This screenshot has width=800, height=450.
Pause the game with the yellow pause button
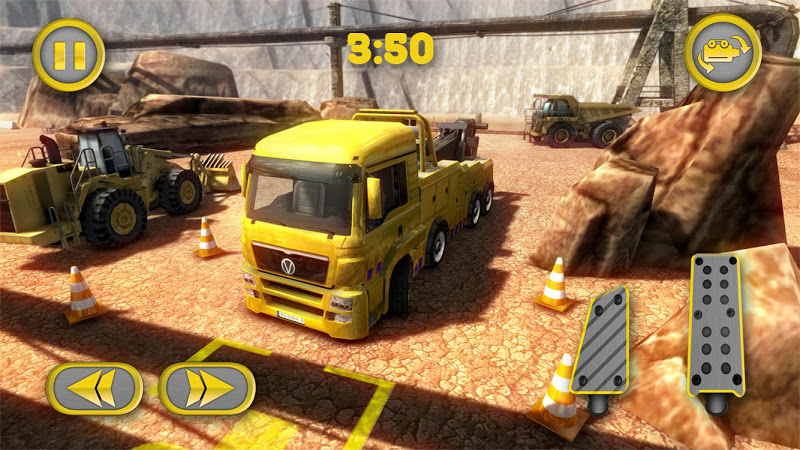[x=69, y=54]
